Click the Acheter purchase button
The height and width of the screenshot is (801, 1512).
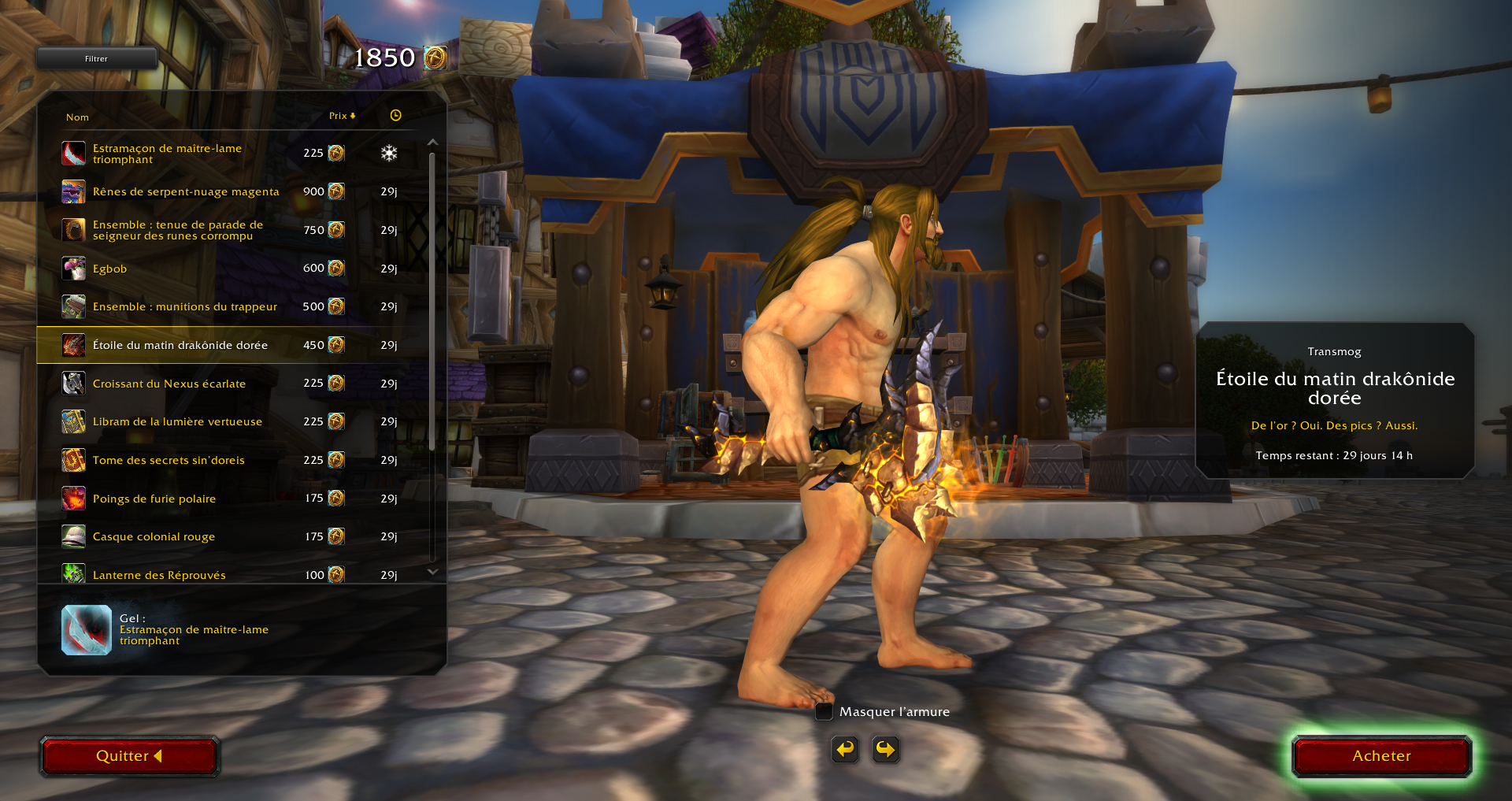[1381, 756]
